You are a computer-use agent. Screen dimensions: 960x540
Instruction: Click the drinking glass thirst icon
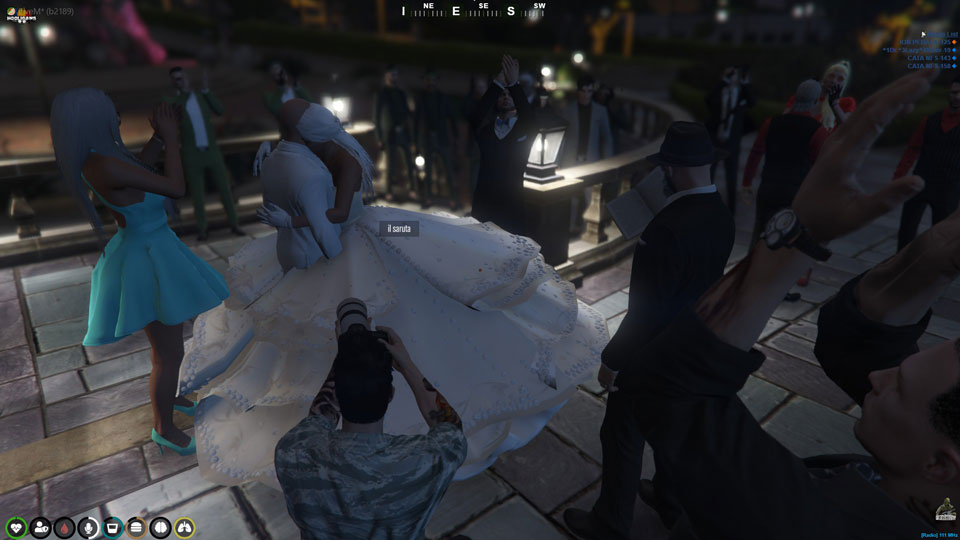[x=112, y=527]
